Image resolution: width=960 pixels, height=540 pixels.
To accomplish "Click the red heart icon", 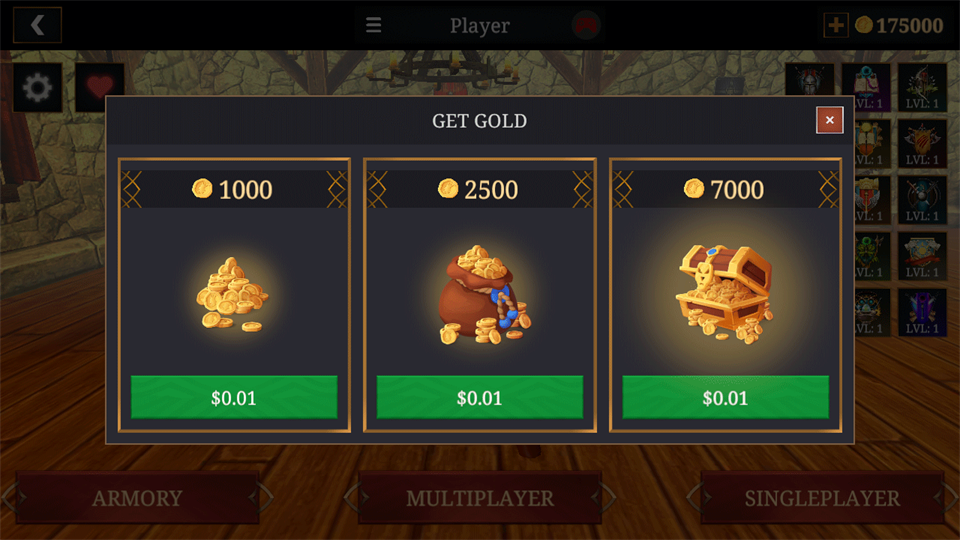I will coord(99,88).
